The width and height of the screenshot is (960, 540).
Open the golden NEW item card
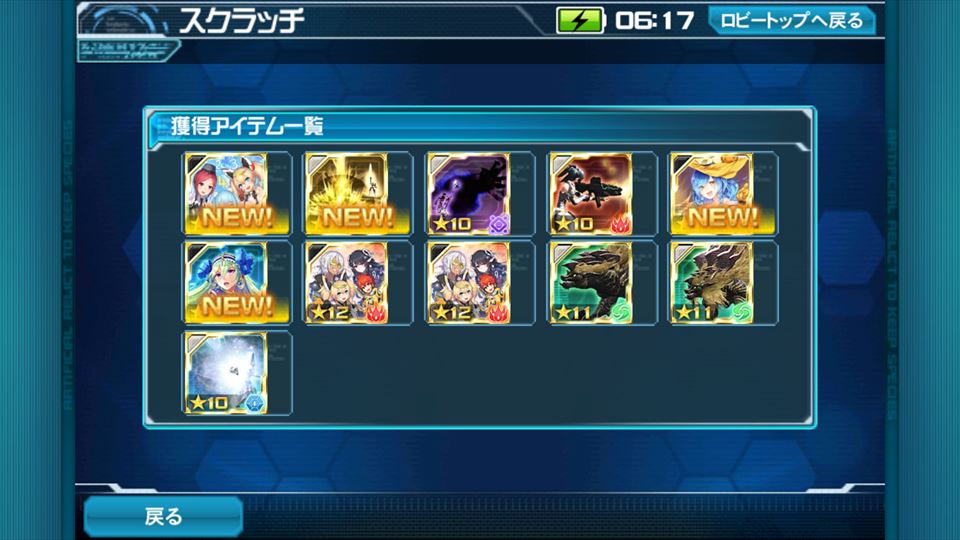(346, 193)
